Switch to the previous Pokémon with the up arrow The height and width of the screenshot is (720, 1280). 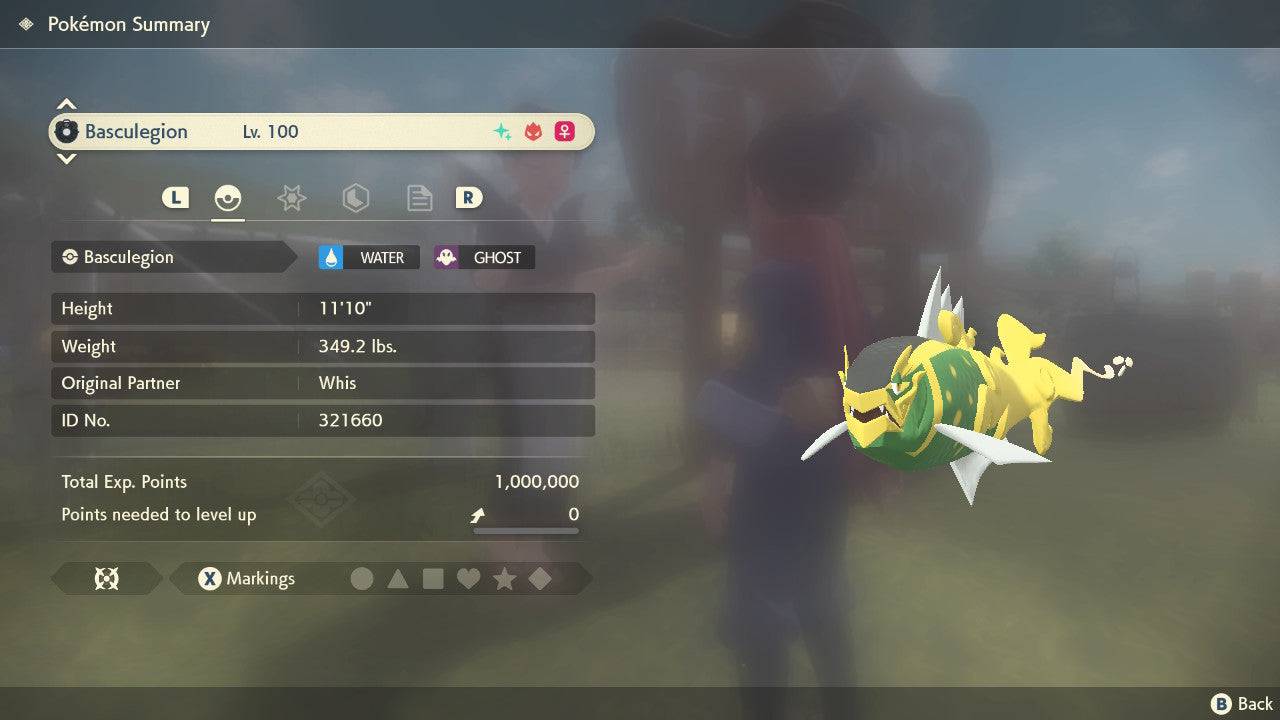[x=66, y=104]
